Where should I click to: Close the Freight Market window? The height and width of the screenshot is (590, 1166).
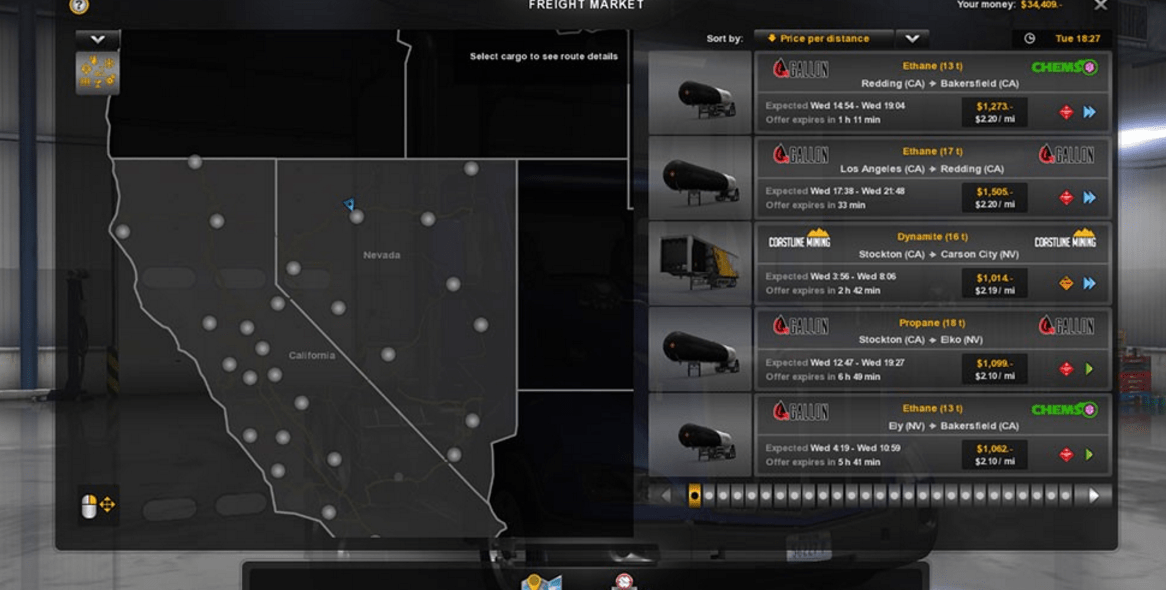[1100, 6]
